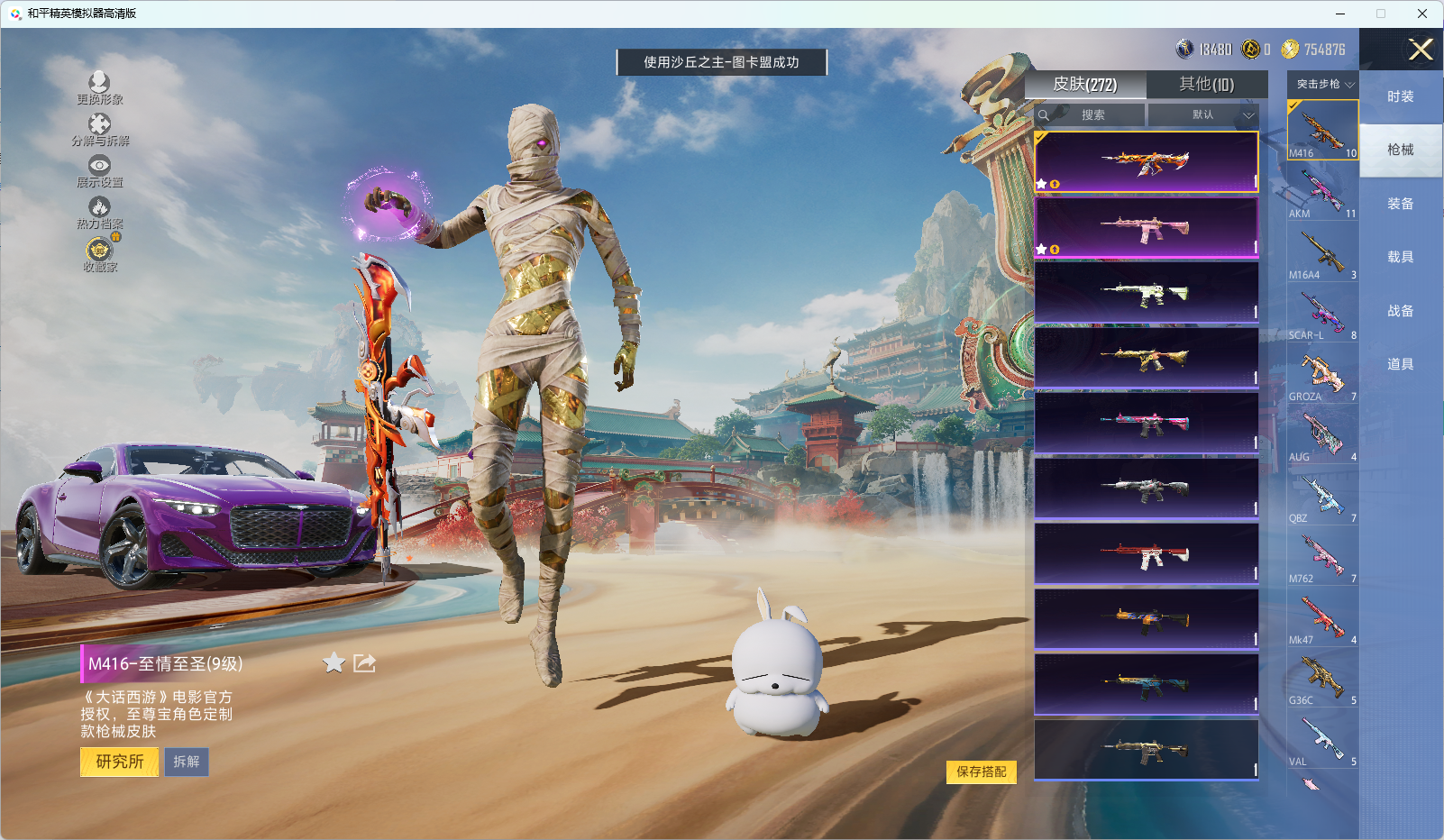The image size is (1444, 840).
Task: Open 展示设置 display settings
Action: tap(99, 170)
